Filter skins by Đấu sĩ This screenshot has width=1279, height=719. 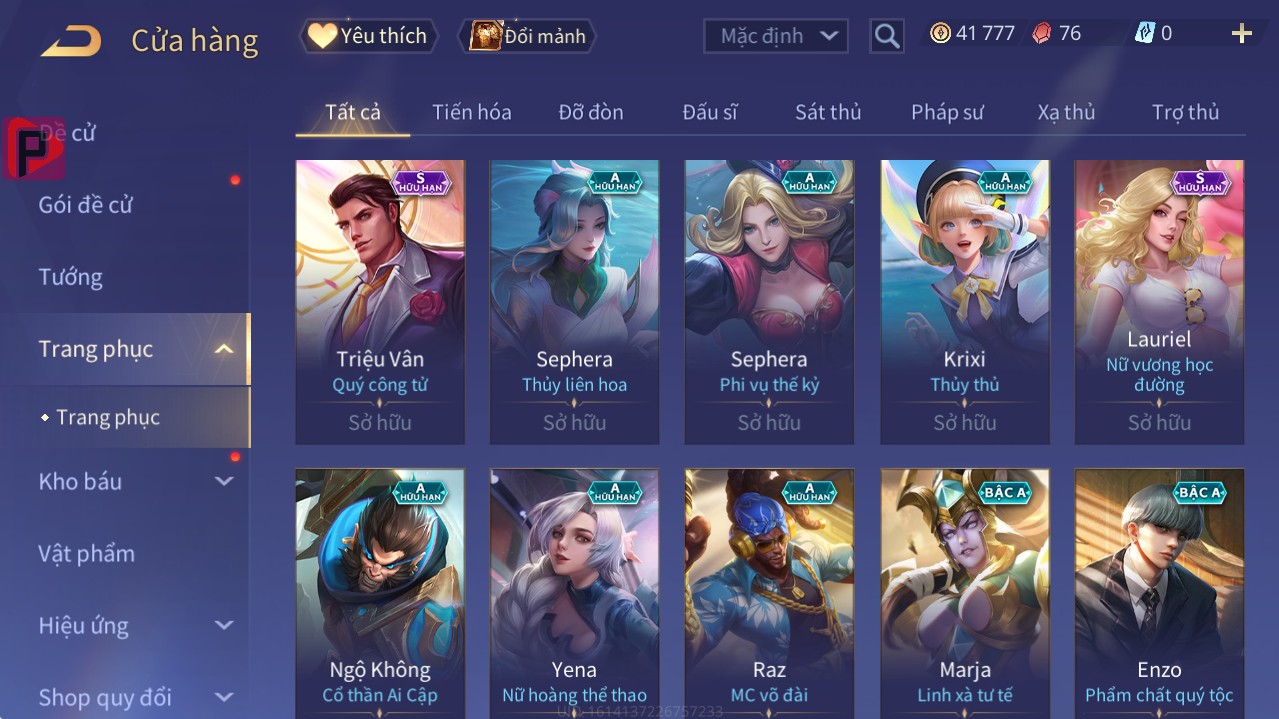pyautogui.click(x=709, y=112)
